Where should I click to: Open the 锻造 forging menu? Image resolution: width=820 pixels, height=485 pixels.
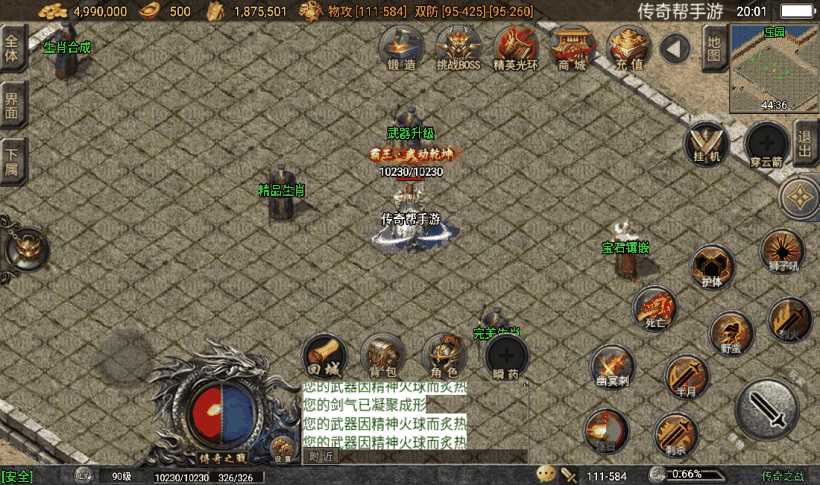click(x=400, y=47)
